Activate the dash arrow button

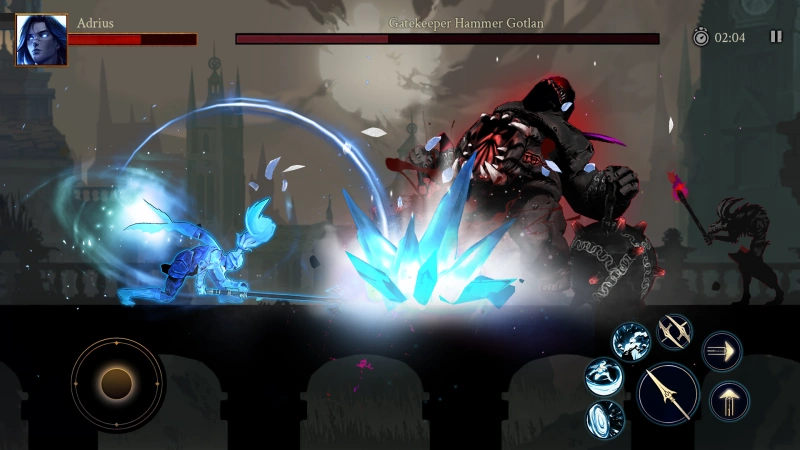click(722, 351)
